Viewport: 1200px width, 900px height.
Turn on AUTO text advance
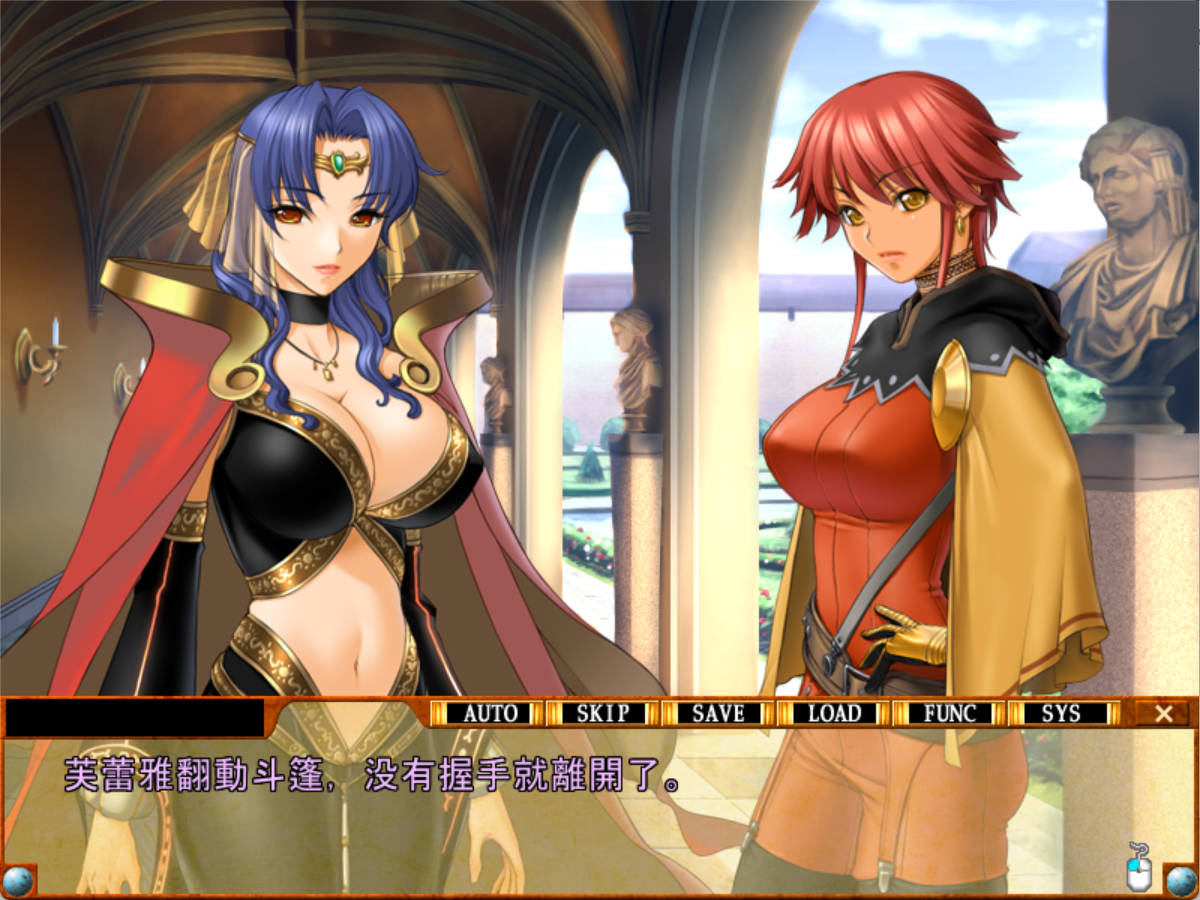490,713
